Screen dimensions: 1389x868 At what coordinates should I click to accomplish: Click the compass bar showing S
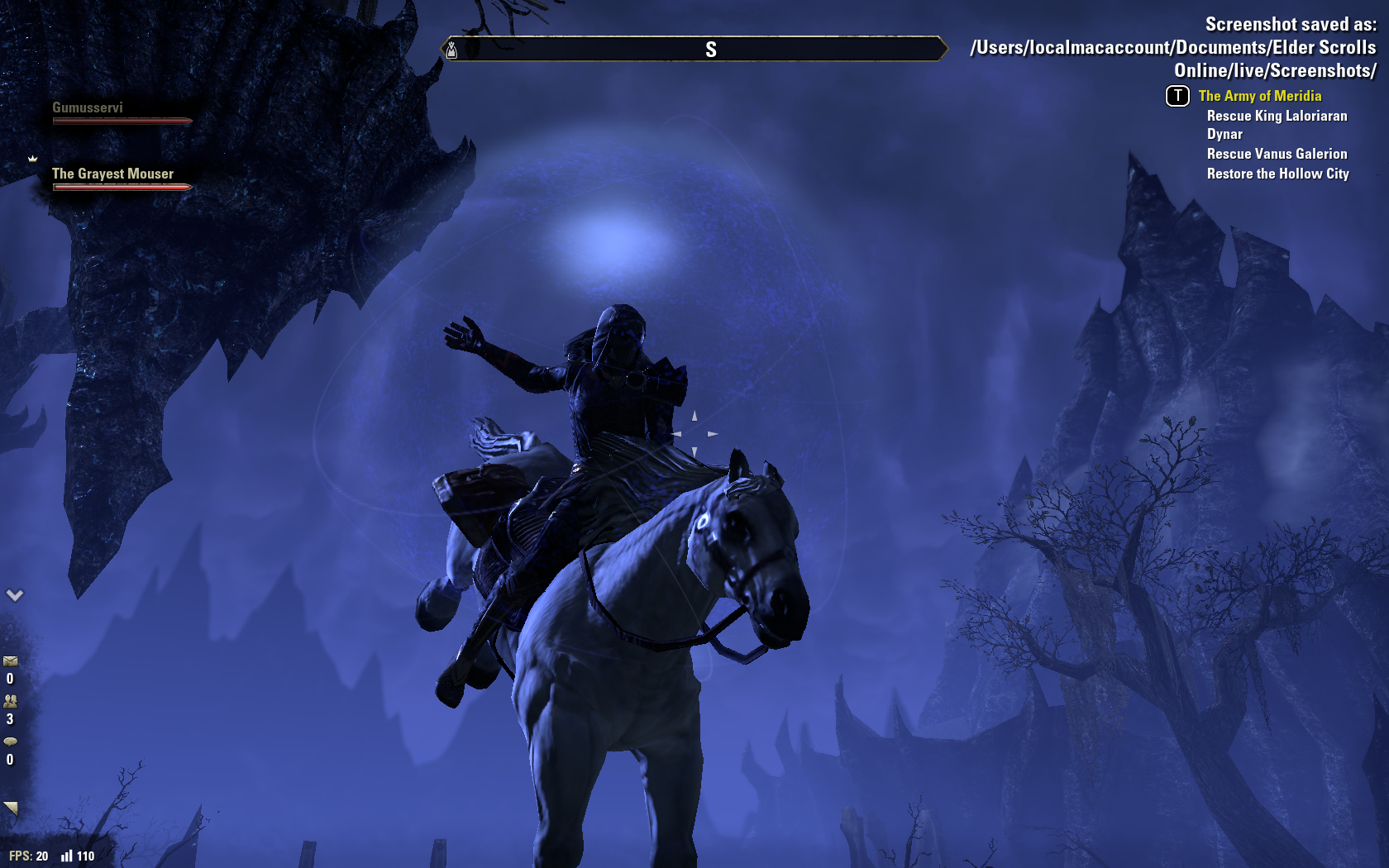[x=694, y=49]
